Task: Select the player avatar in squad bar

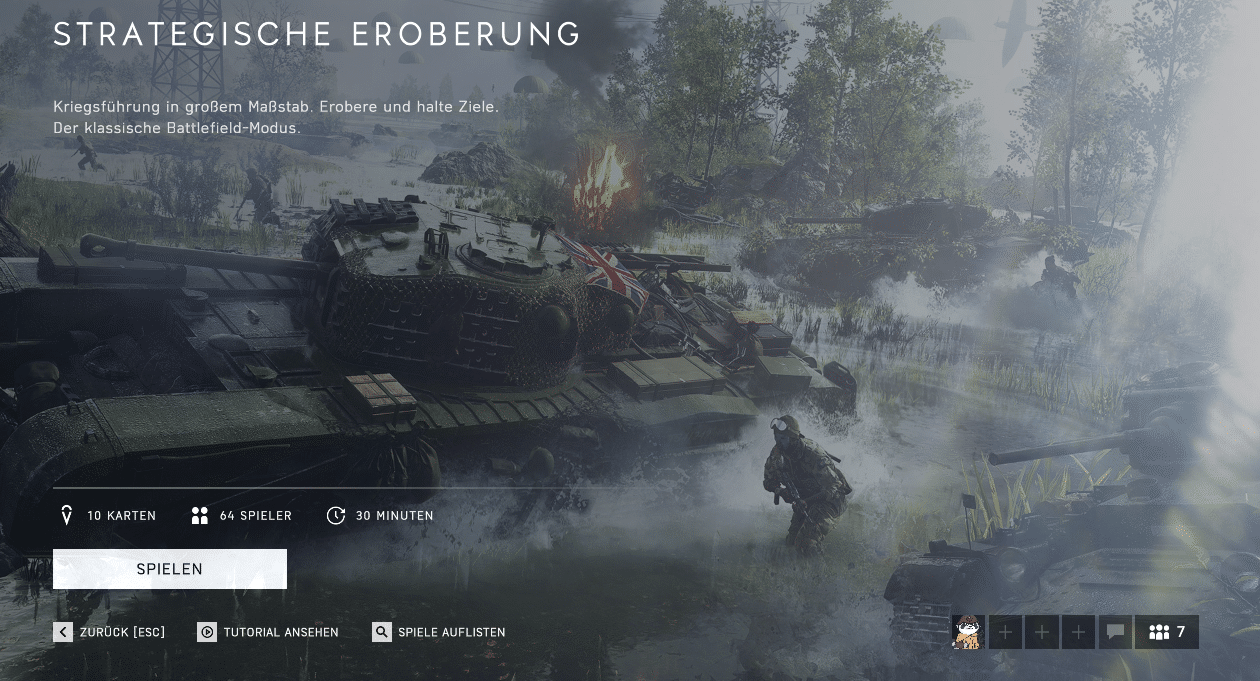Action: click(968, 632)
